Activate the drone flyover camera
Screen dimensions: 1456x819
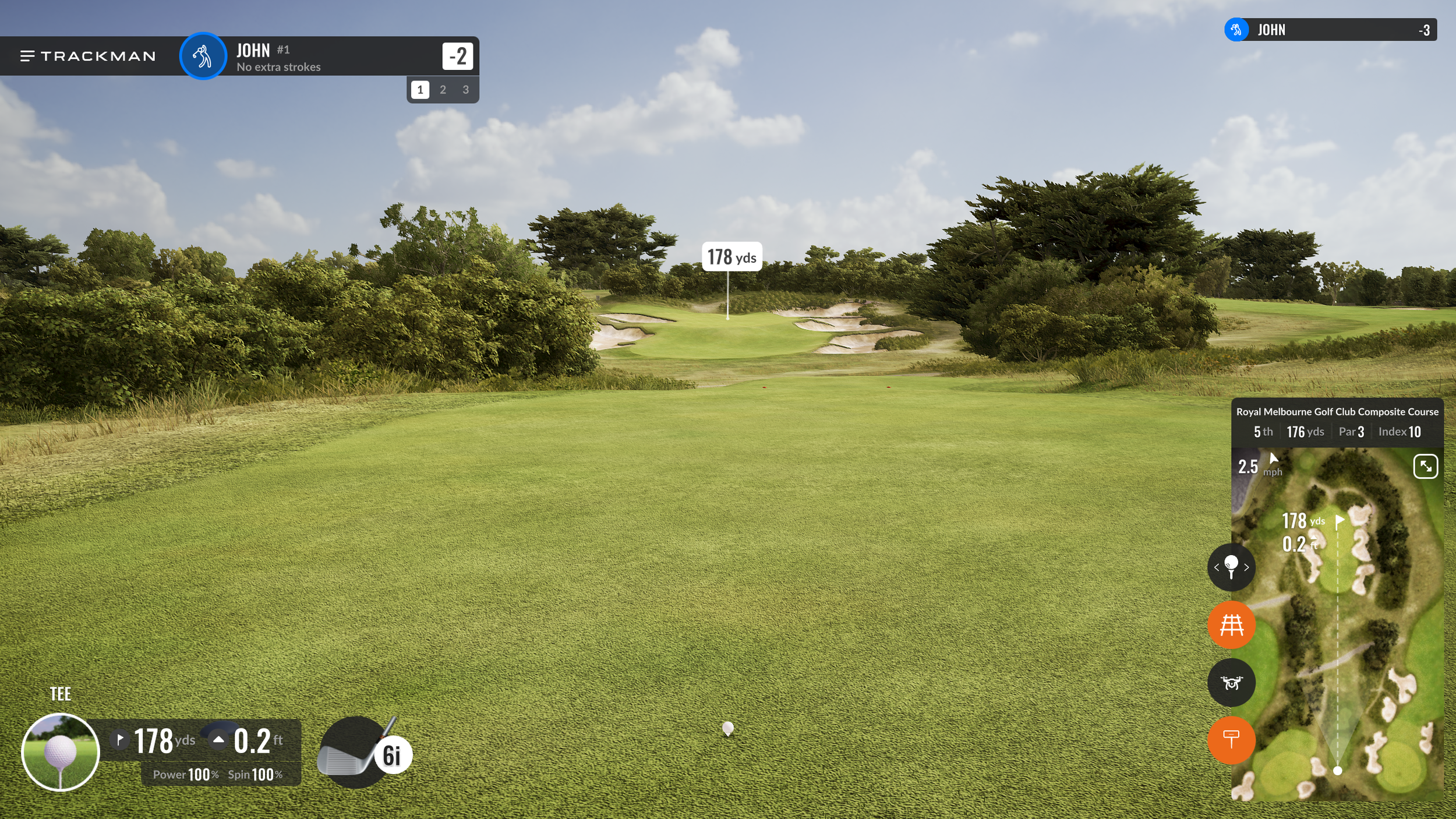(x=1231, y=683)
